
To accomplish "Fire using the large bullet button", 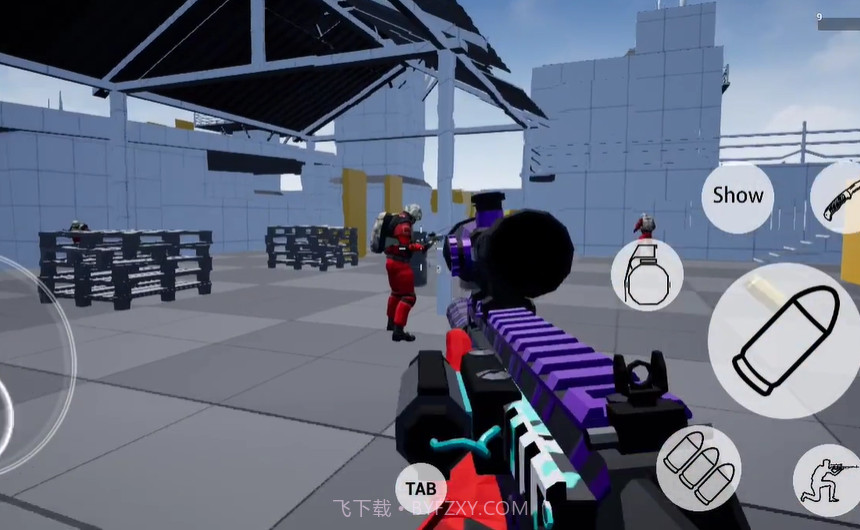I will coord(786,340).
